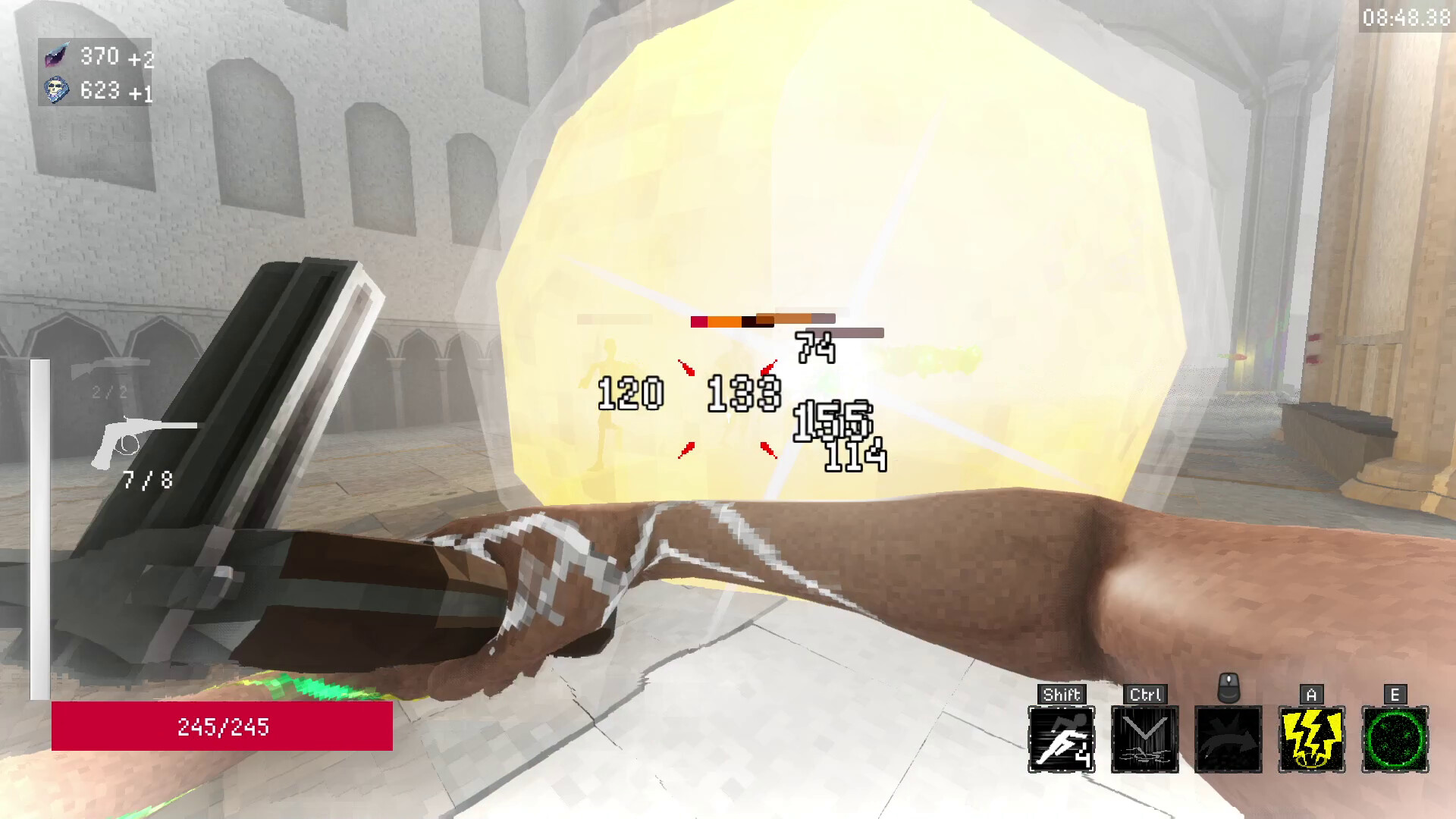The width and height of the screenshot is (1456, 819).
Task: Toggle the A keybind label
Action: (x=1310, y=692)
